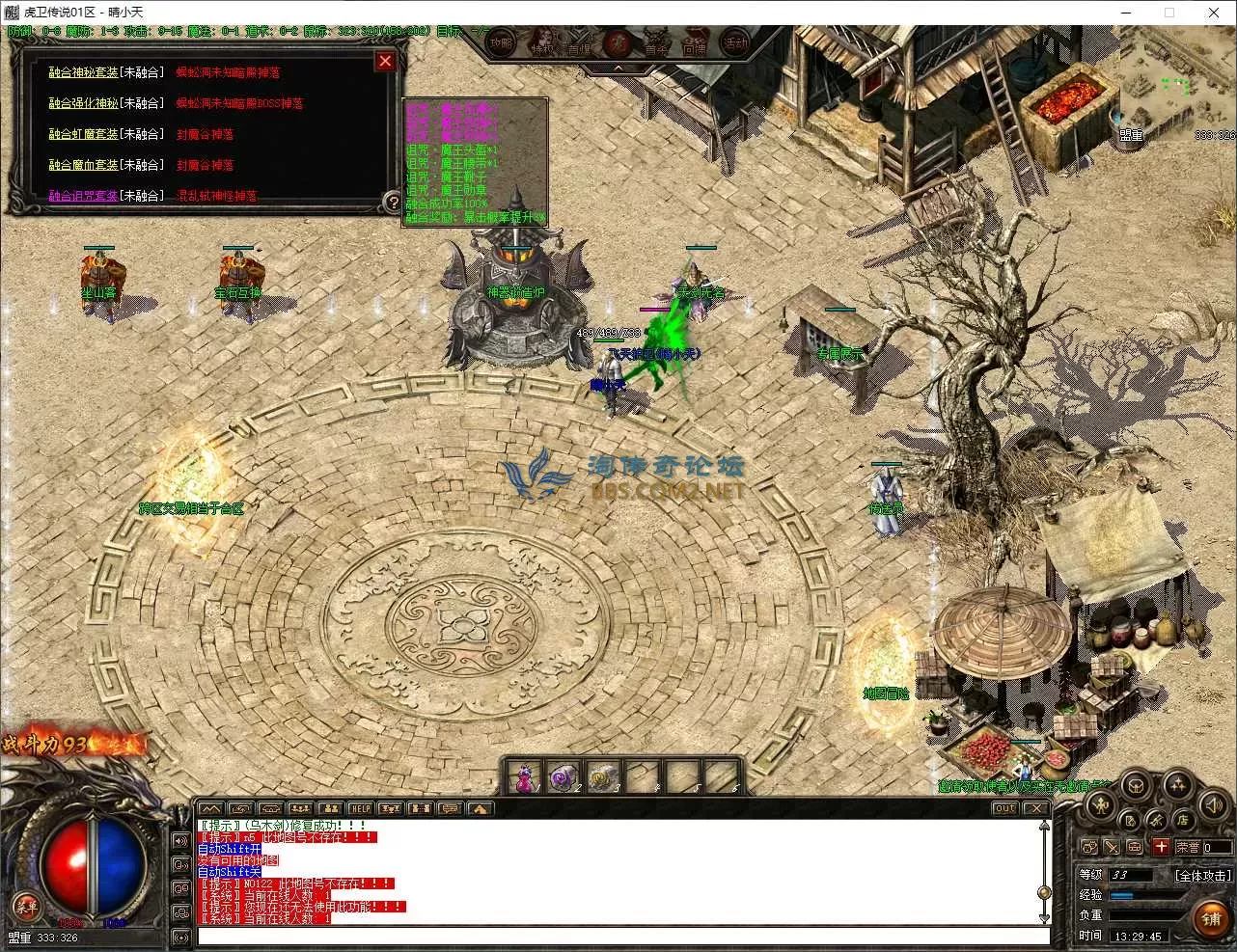Toggle the speaker sound icon
Screen dimensions: 1237x952
(x=1213, y=803)
